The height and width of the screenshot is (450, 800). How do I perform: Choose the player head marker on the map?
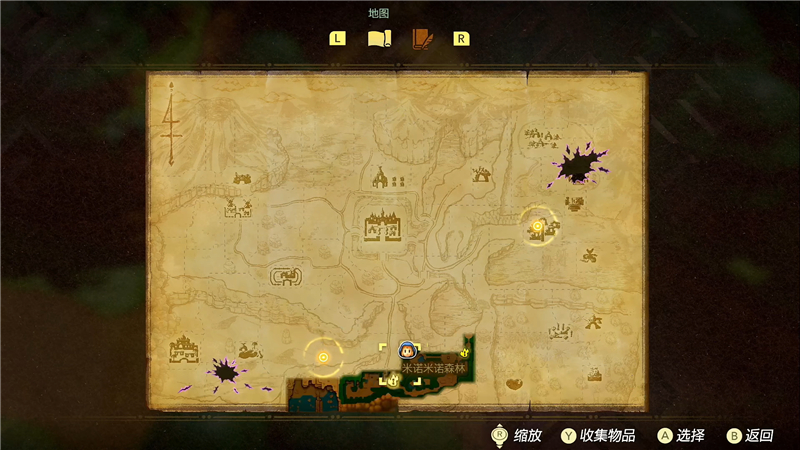(407, 350)
